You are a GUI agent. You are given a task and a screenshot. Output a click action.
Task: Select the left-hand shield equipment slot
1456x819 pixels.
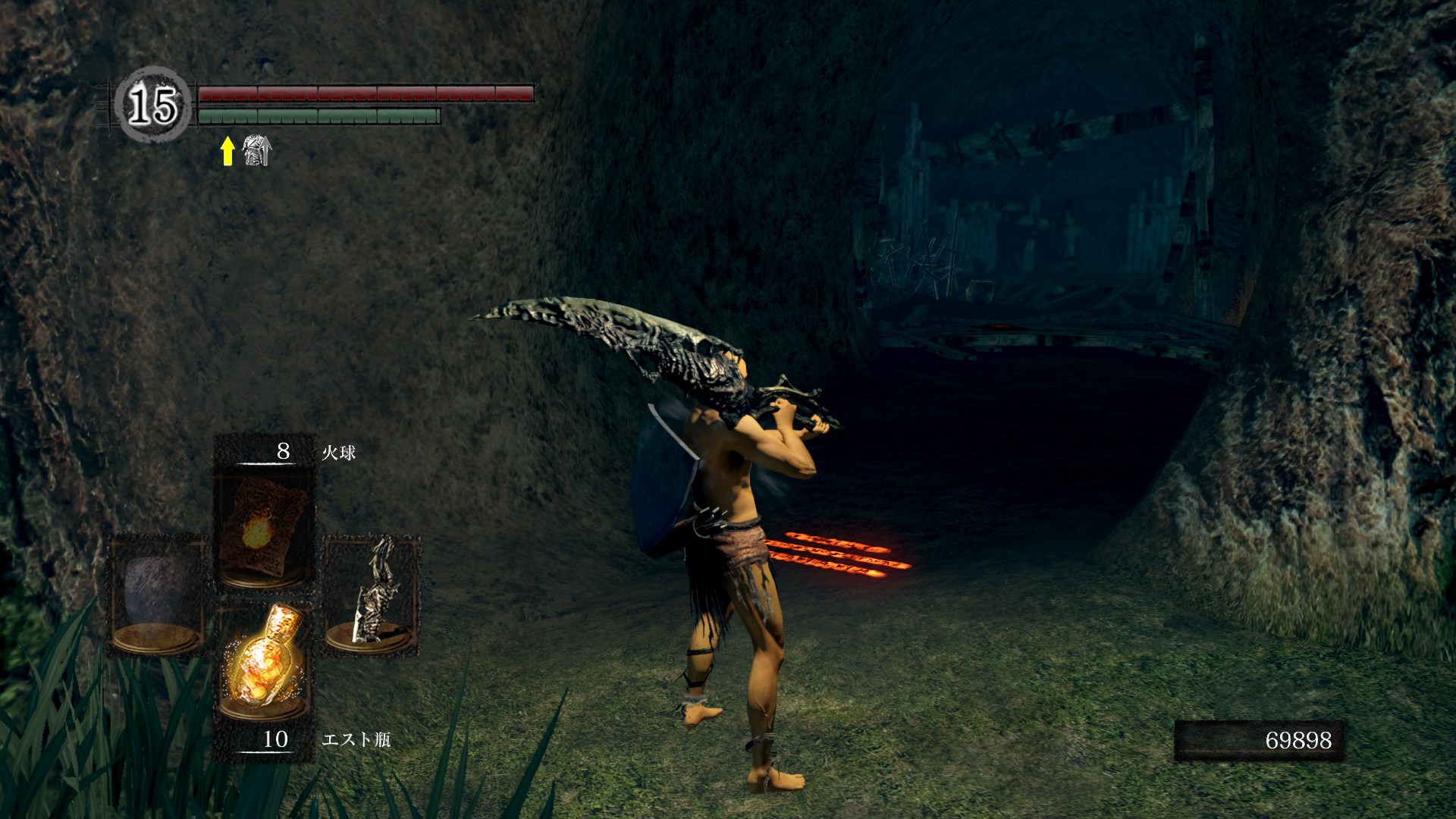[x=157, y=595]
